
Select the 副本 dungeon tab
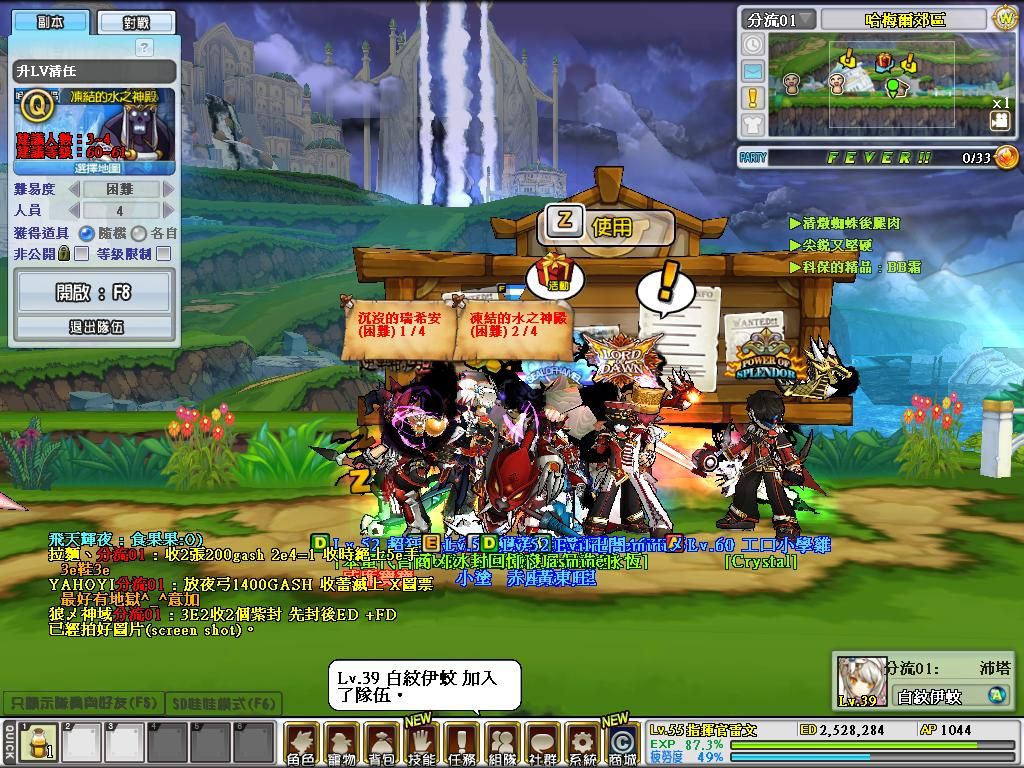tap(51, 22)
